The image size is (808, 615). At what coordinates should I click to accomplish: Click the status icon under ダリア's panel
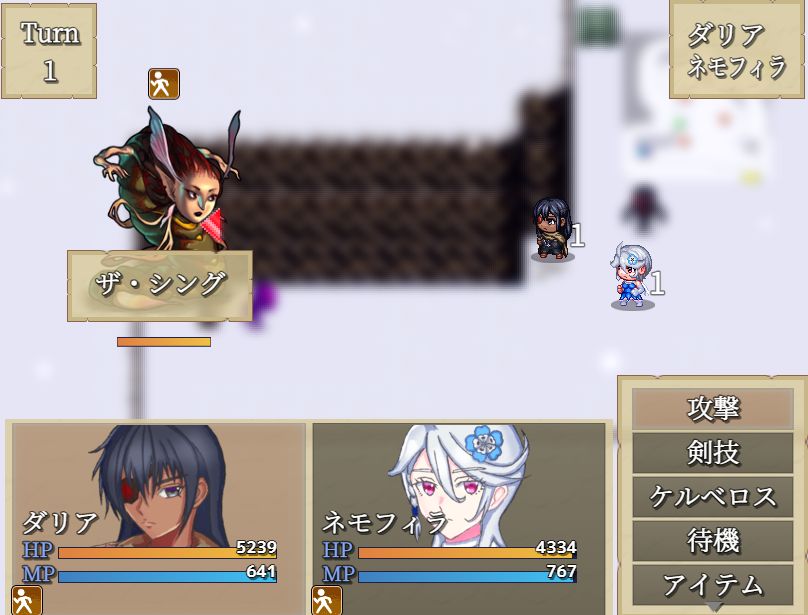coord(27,600)
